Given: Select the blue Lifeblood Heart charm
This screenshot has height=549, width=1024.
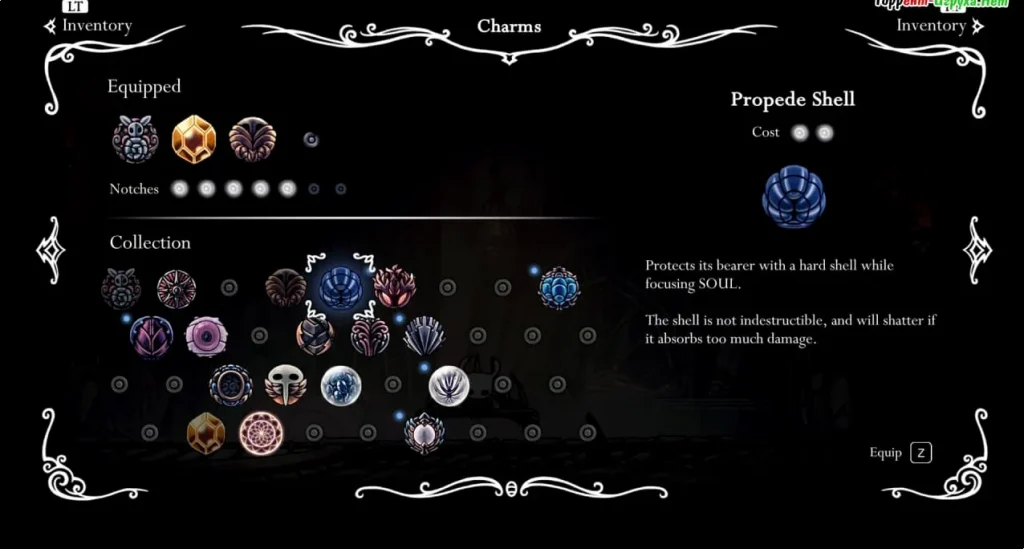Looking at the screenshot, I should (558, 288).
